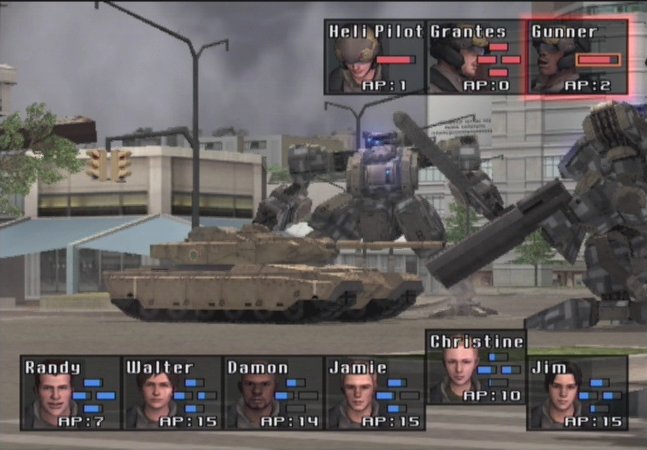Pick Walter's squad portrait panel
The image size is (647, 450).
point(171,393)
